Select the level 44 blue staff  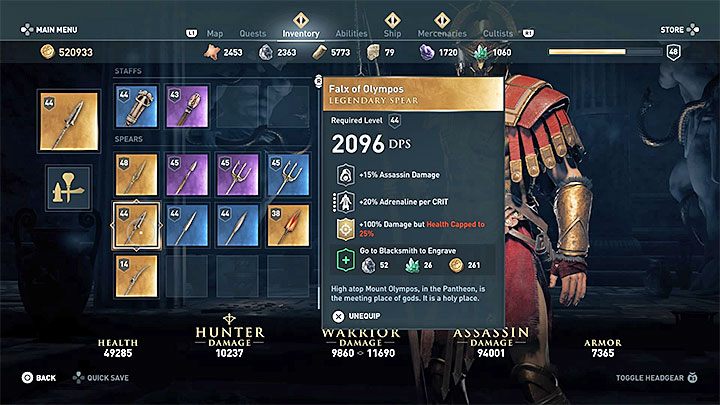click(x=135, y=105)
